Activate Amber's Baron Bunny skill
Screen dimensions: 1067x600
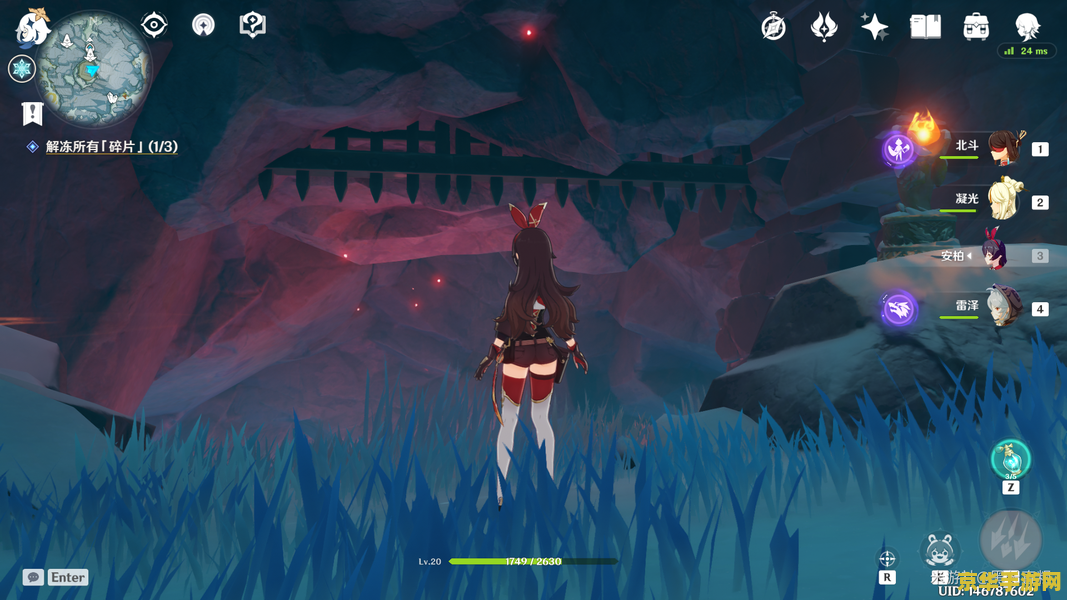939,550
